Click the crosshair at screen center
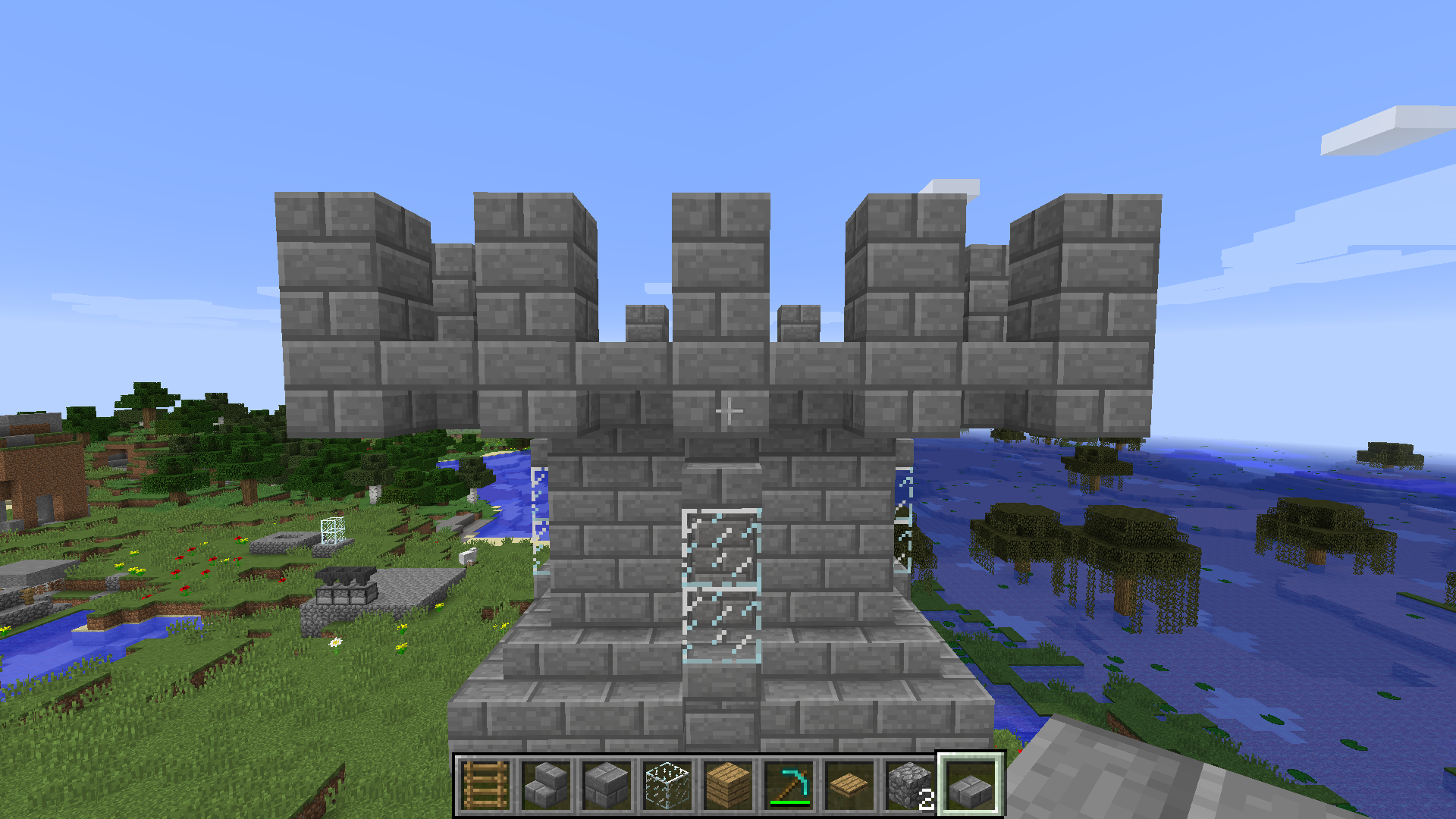1456x819 pixels. click(728, 409)
